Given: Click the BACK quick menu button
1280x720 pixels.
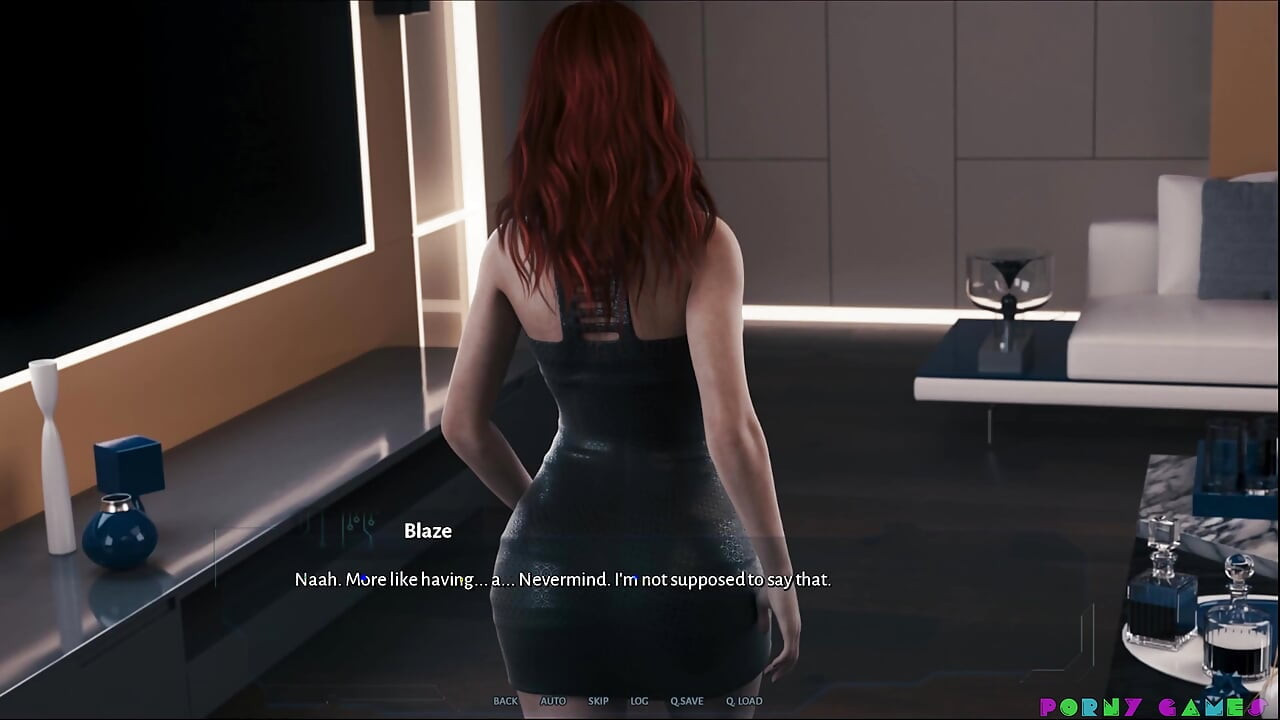Looking at the screenshot, I should click(x=505, y=701).
